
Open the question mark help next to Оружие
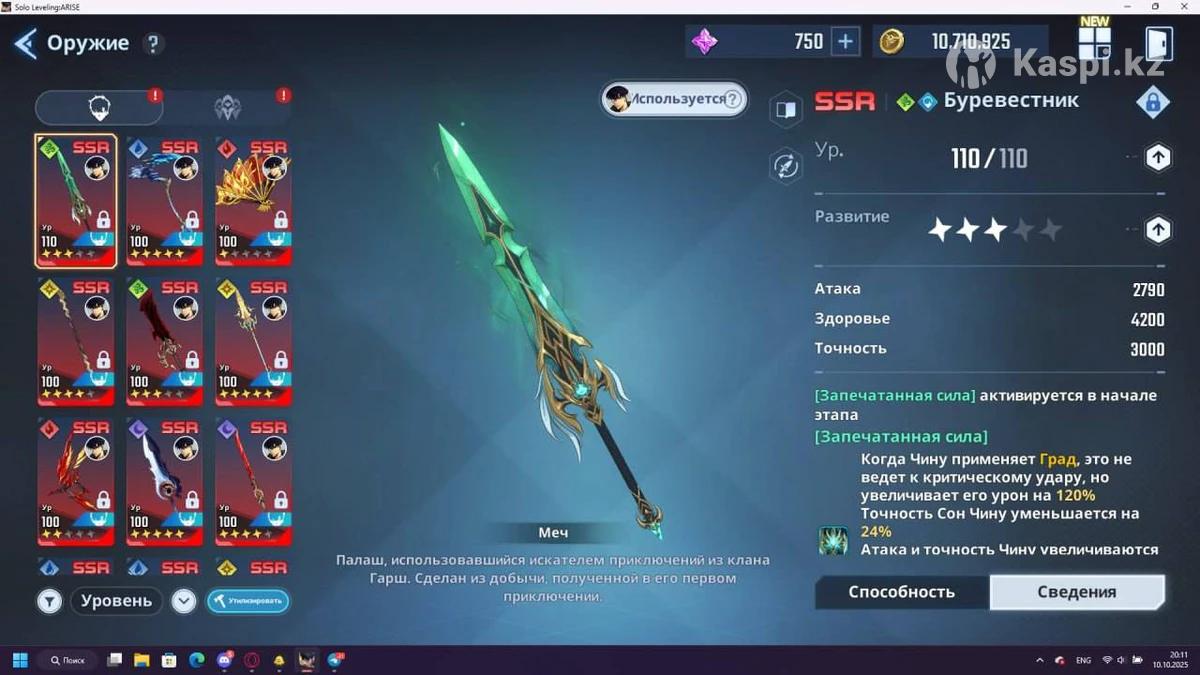coord(152,43)
